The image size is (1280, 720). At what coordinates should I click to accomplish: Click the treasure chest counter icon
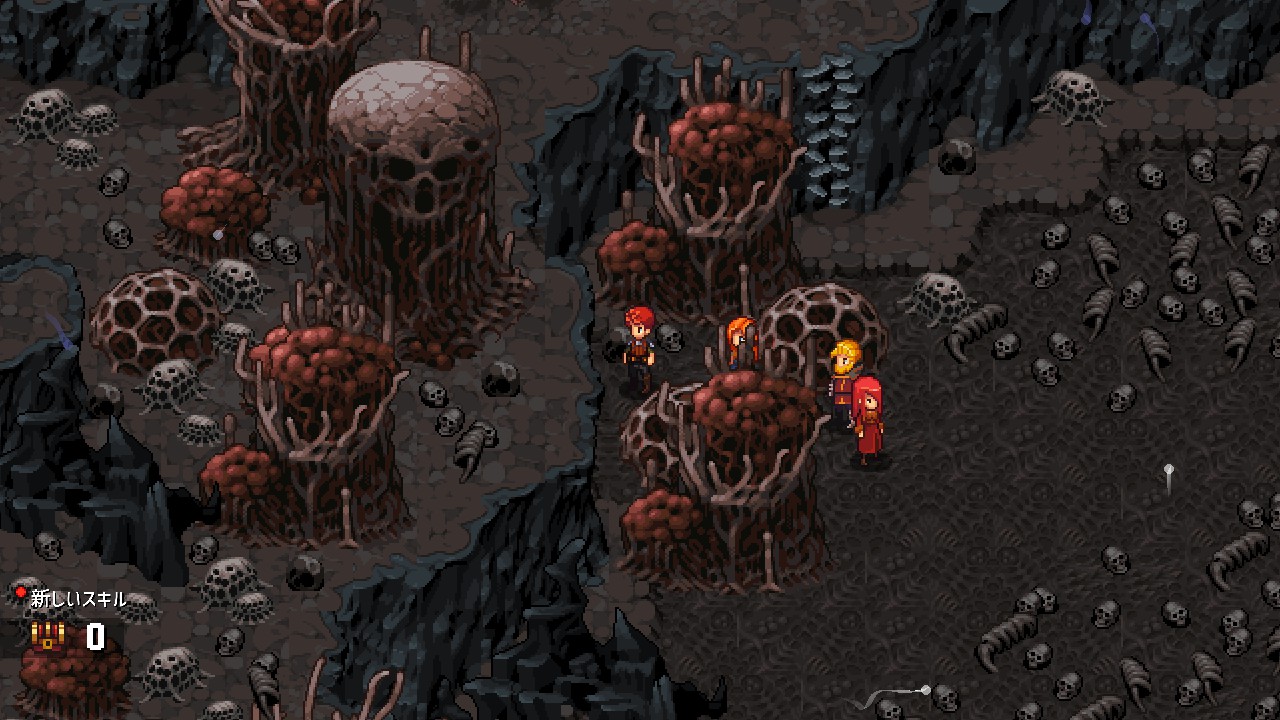pyautogui.click(x=47, y=636)
